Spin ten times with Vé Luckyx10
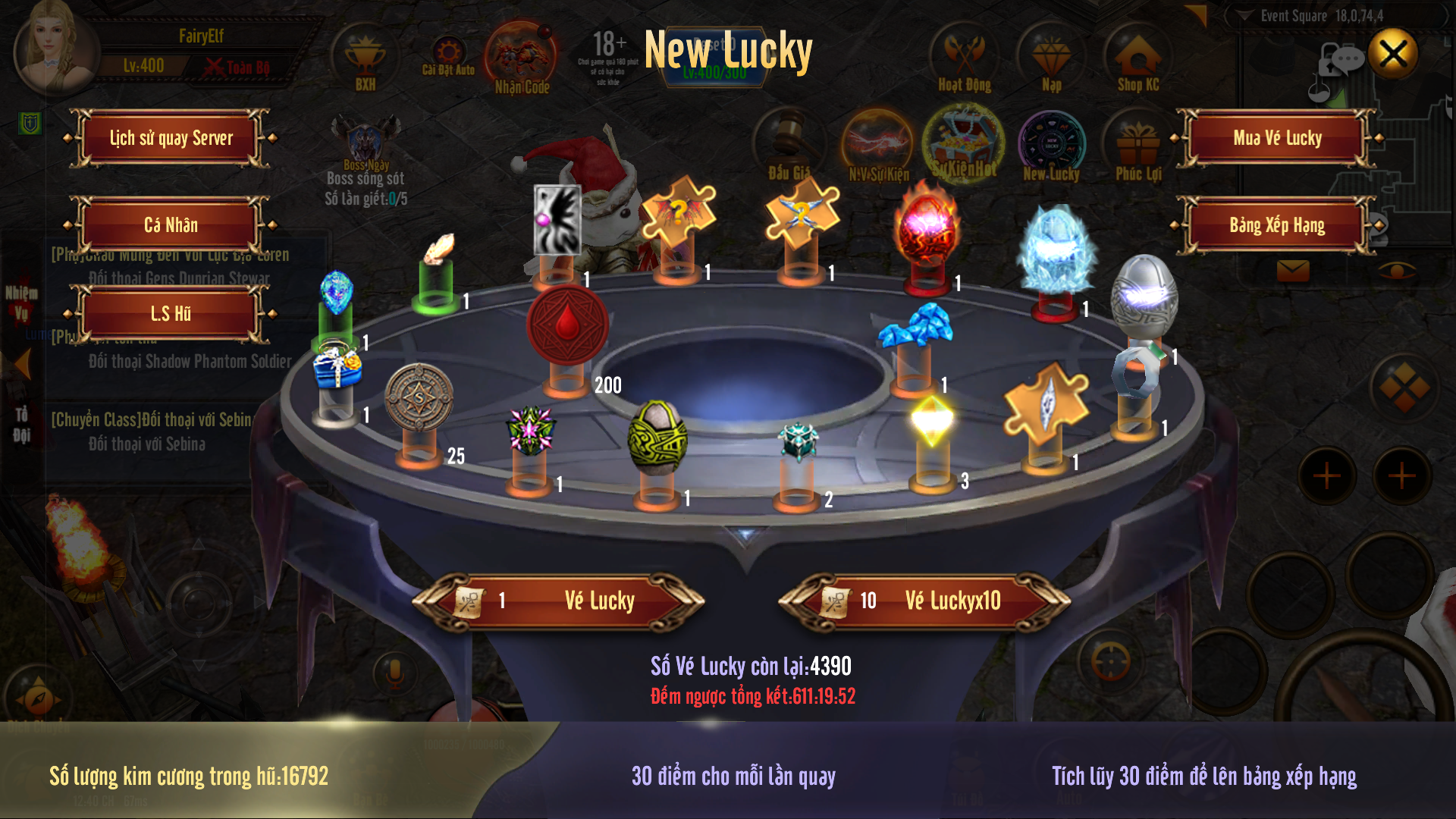Image resolution: width=1456 pixels, height=819 pixels. pyautogui.click(x=925, y=601)
